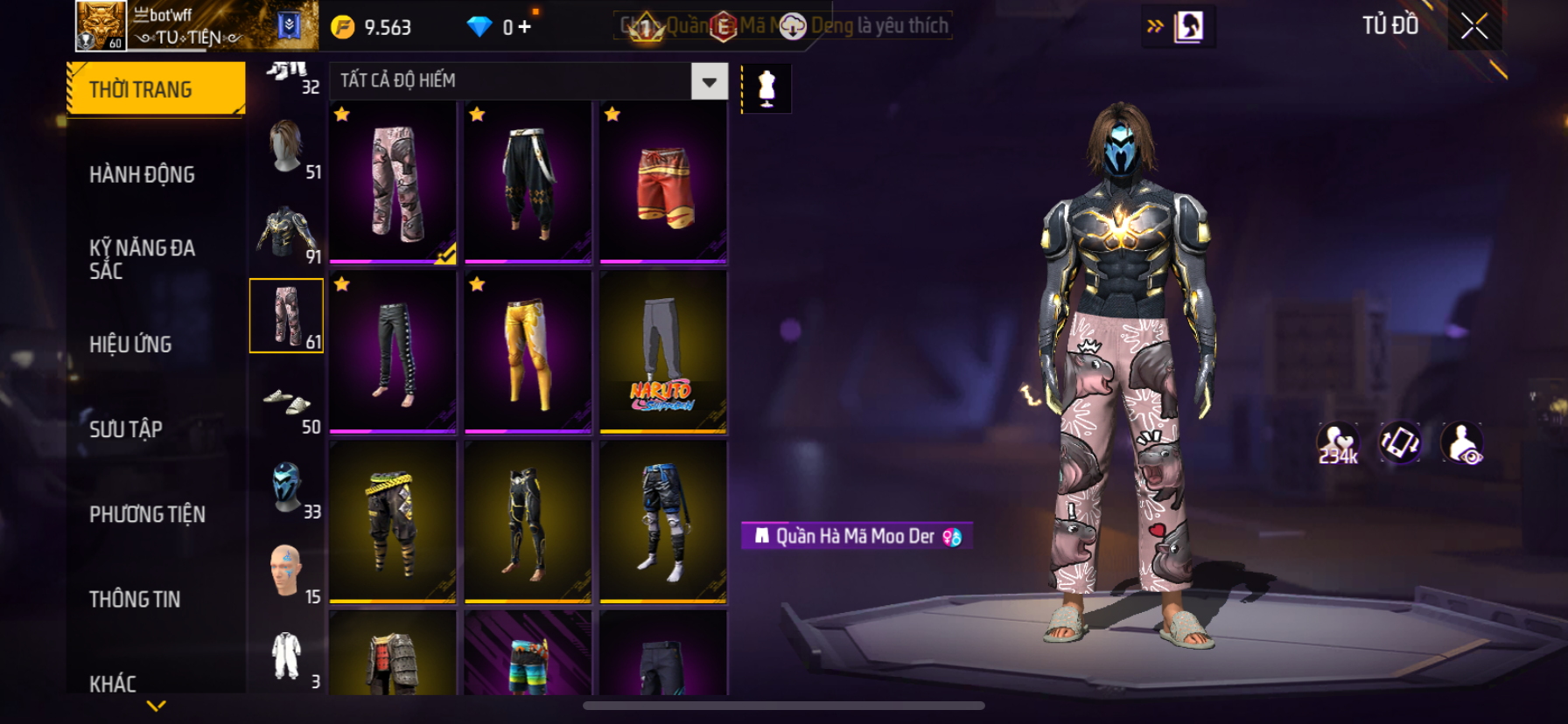Open the Phương Tiện category
Viewport: 1568px width, 724px height.
tap(147, 514)
